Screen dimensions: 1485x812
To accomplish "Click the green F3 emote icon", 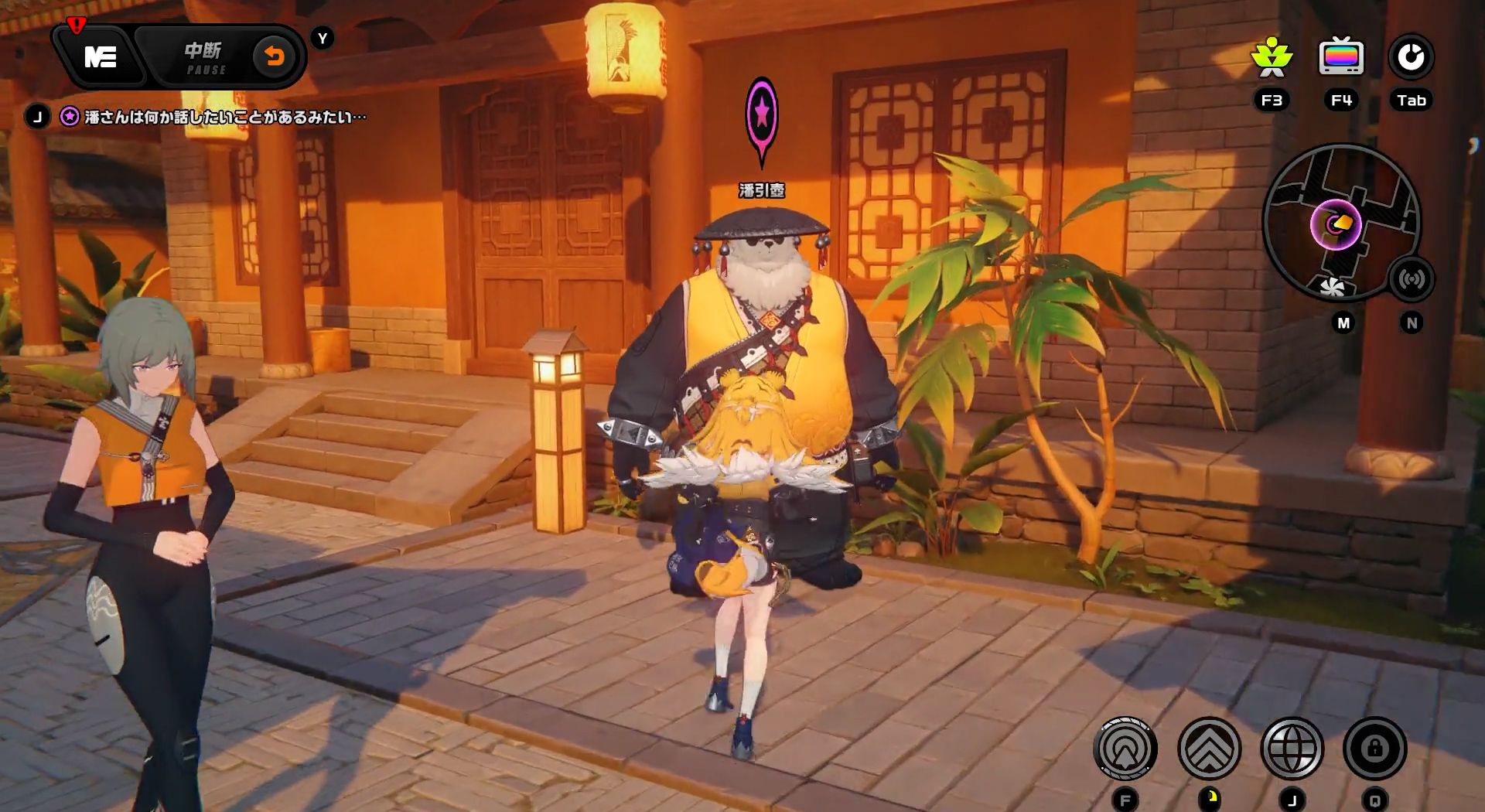I will coord(1271,56).
